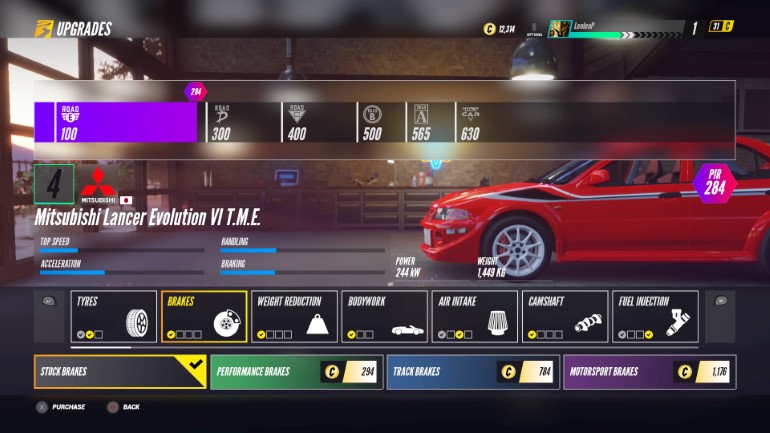Open the Brakes upgrade category

click(x=203, y=316)
